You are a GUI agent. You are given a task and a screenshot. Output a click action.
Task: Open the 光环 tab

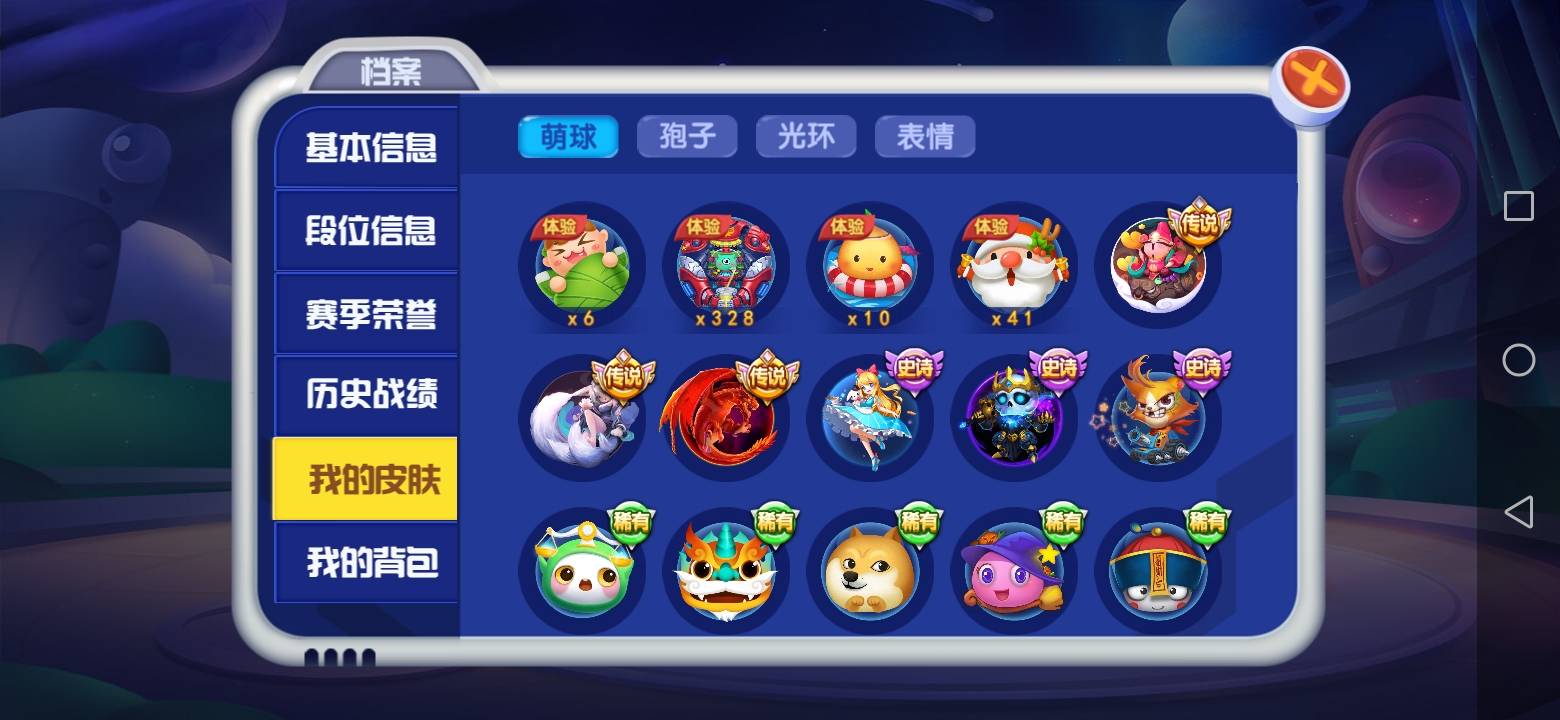(806, 135)
